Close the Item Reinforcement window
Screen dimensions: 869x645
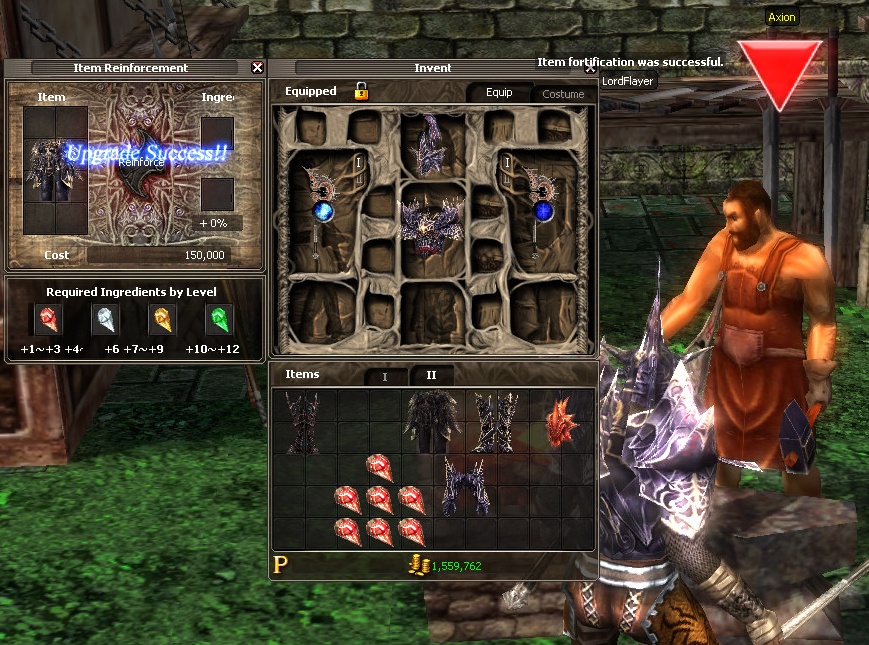[x=257, y=68]
